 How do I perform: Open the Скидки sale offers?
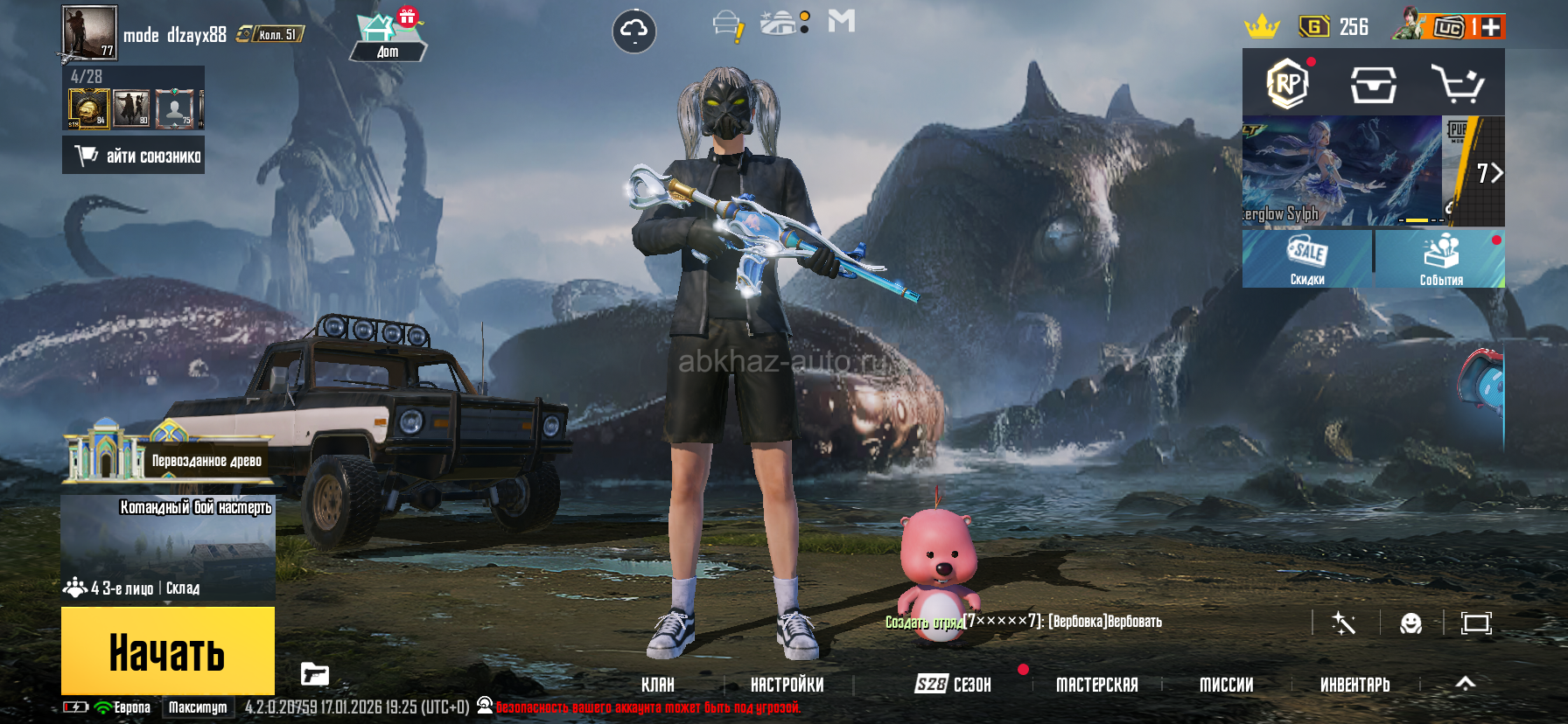1307,259
